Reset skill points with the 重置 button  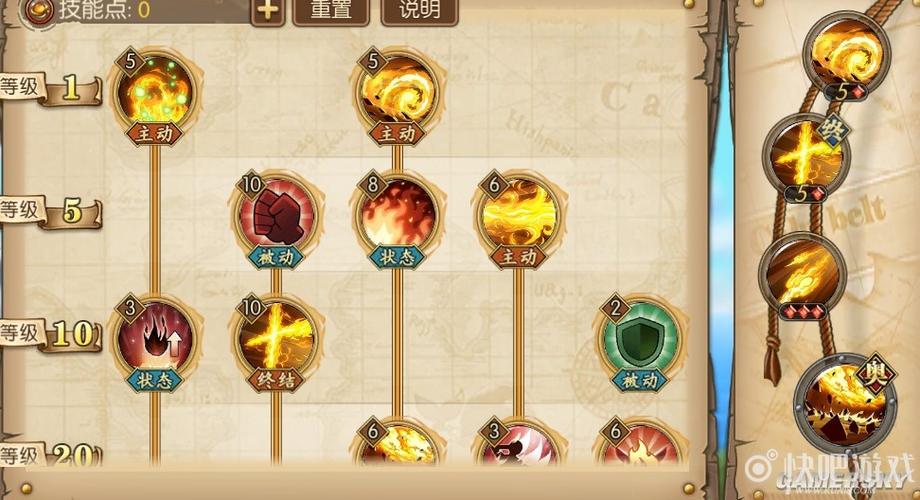click(x=332, y=11)
